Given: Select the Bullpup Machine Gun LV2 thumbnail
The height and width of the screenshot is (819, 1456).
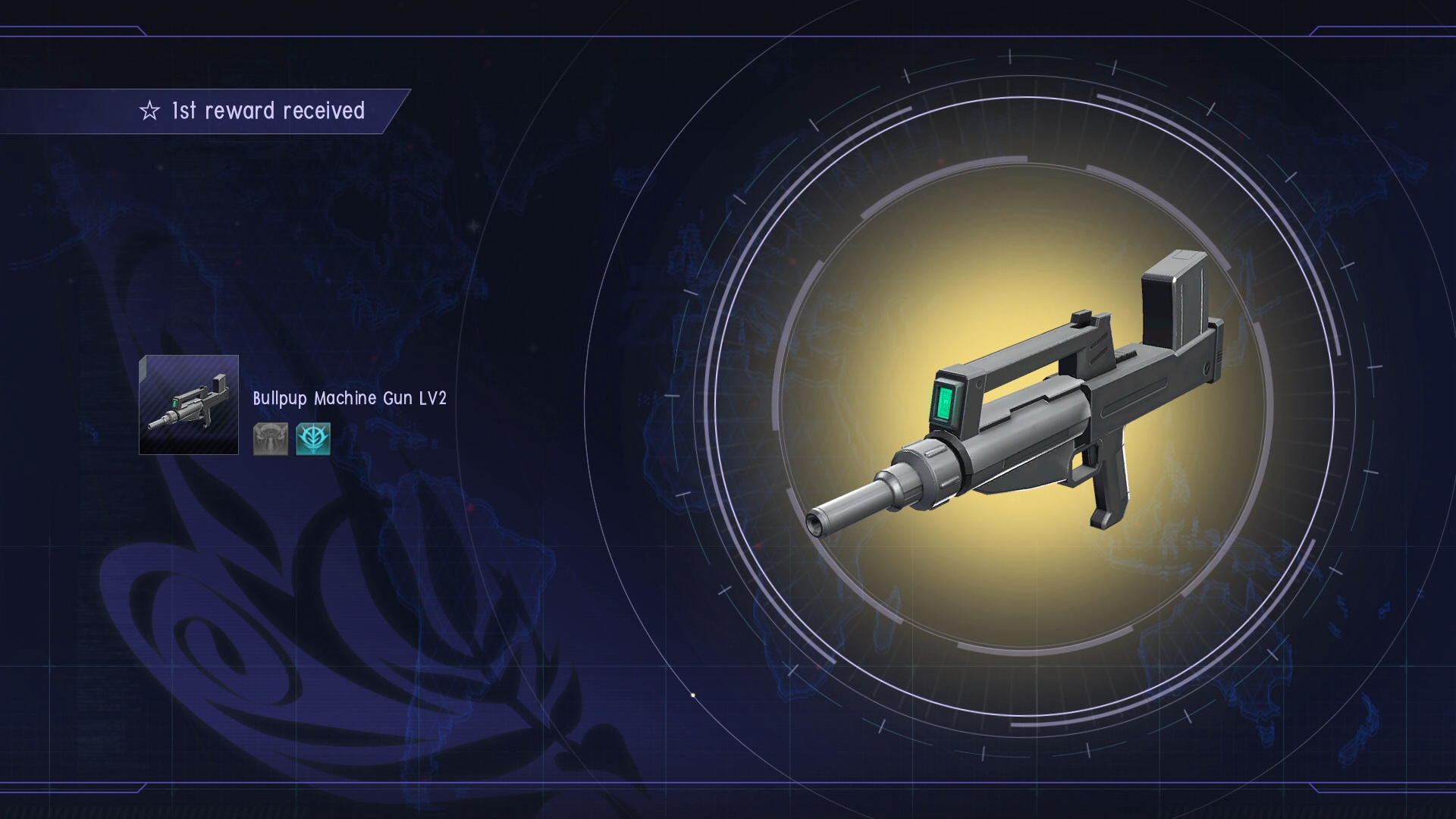Looking at the screenshot, I should [x=189, y=405].
